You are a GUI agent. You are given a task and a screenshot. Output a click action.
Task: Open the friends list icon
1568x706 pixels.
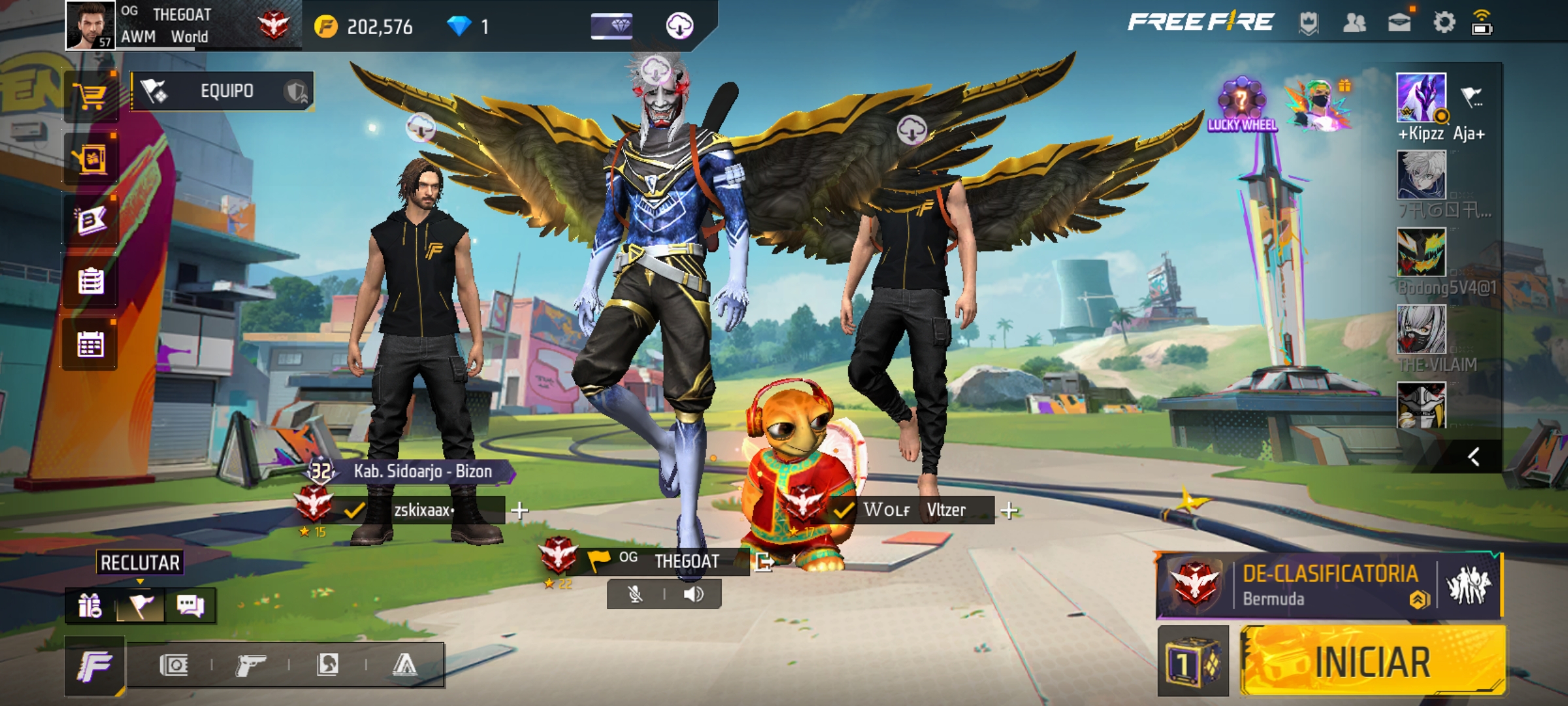tap(1354, 24)
